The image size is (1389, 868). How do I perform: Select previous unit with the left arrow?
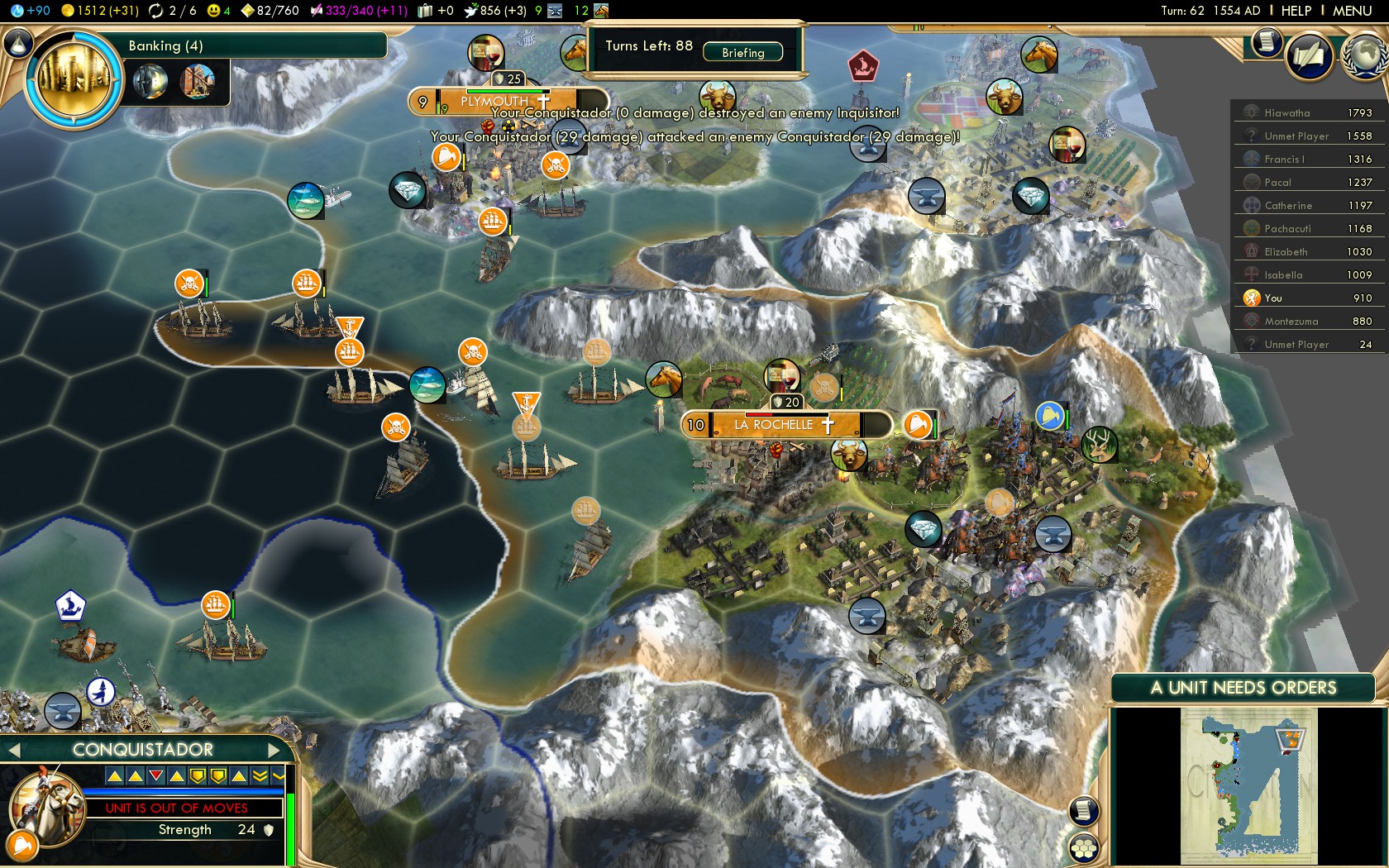coord(13,750)
